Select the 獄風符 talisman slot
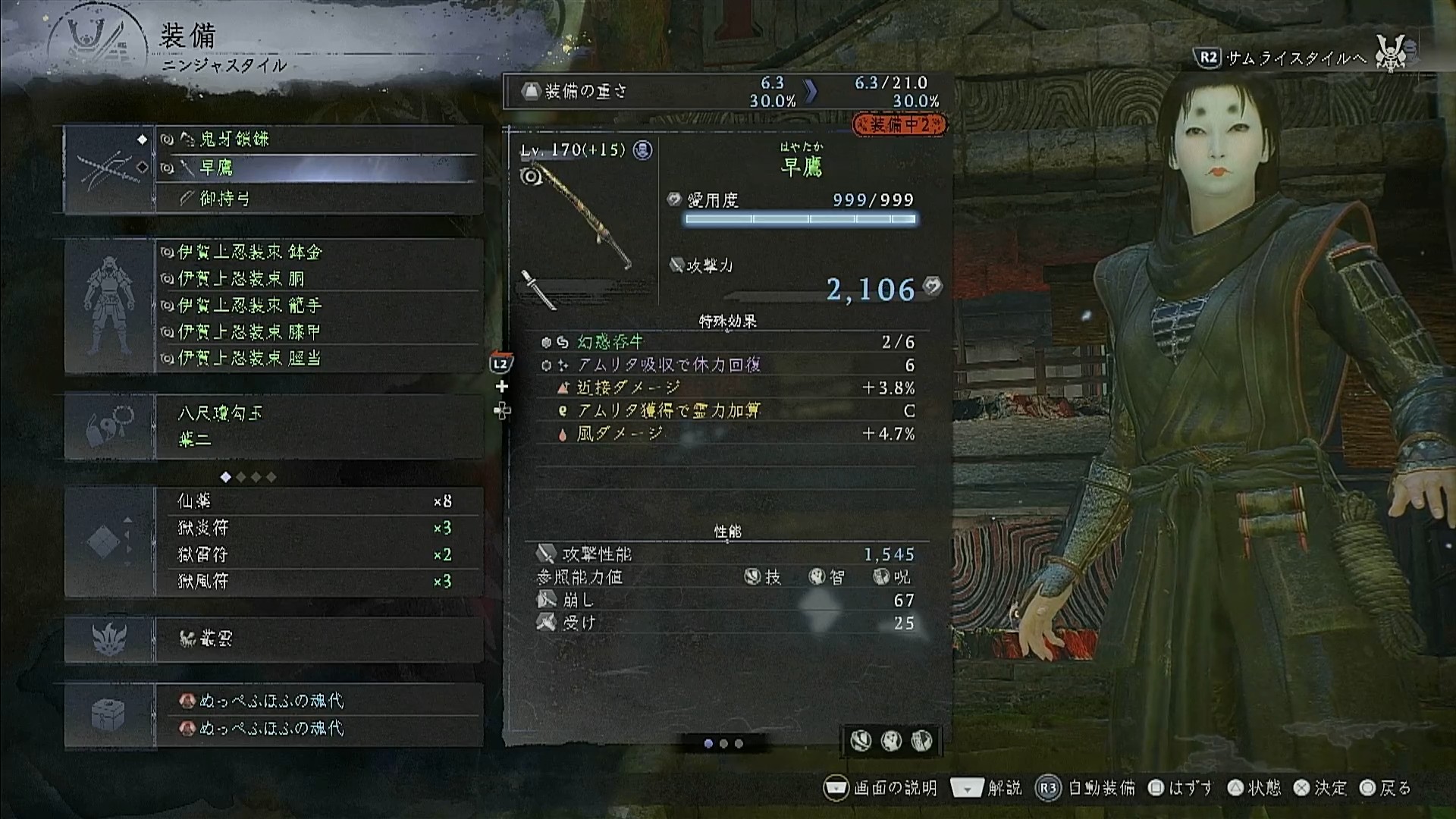This screenshot has width=1456, height=819. coord(318,581)
